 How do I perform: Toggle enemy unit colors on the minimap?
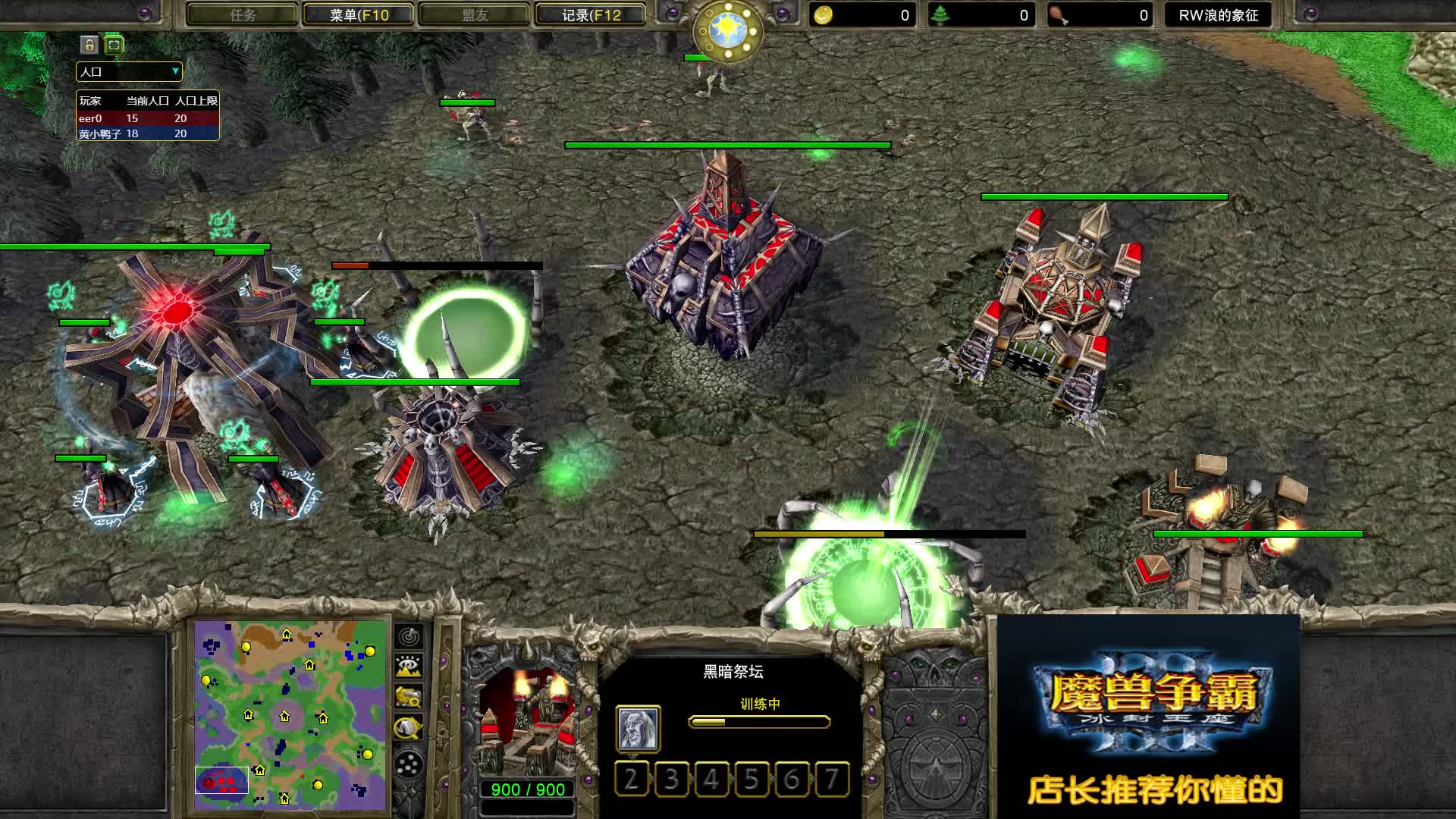[x=409, y=697]
